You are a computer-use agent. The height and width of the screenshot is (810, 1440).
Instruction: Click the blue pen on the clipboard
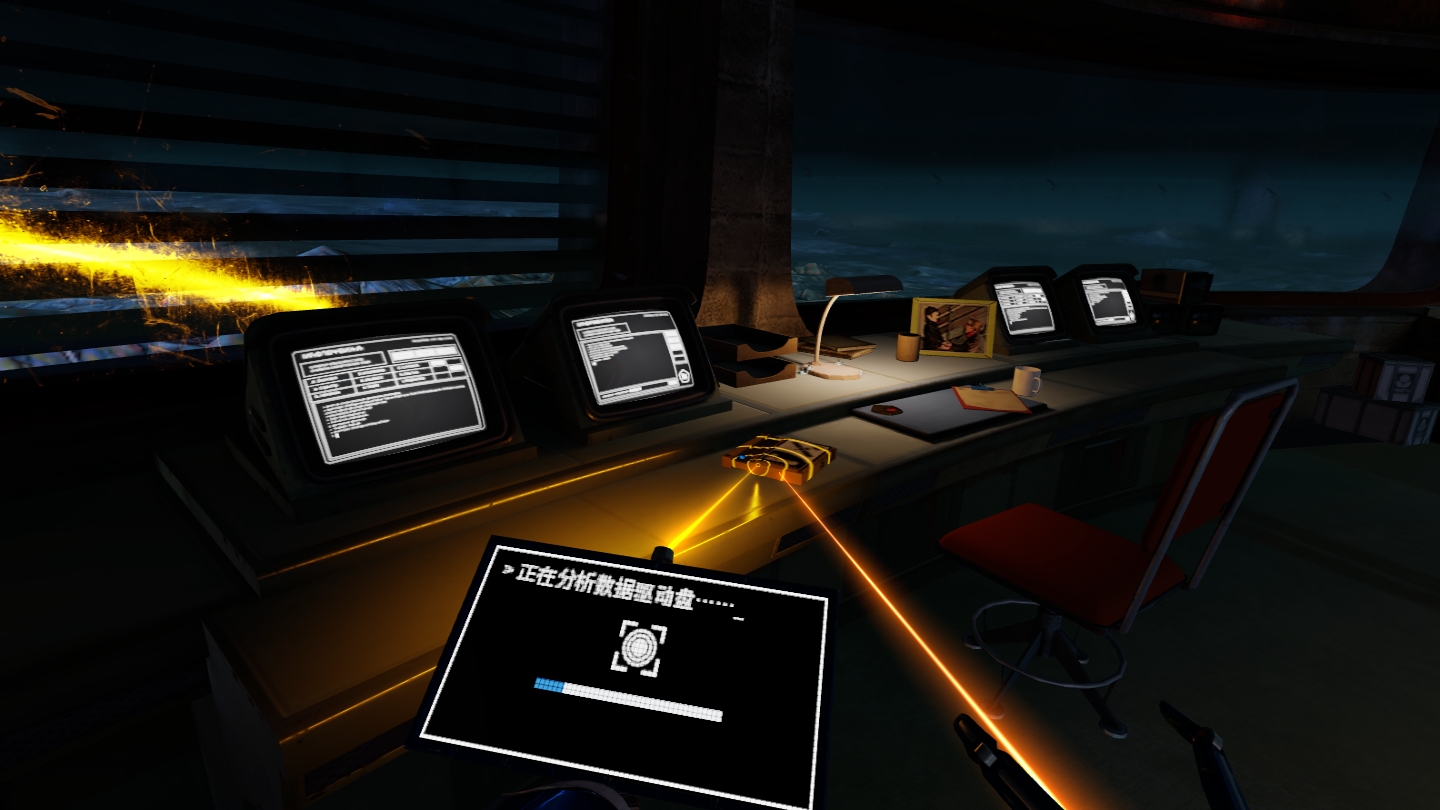click(x=982, y=387)
